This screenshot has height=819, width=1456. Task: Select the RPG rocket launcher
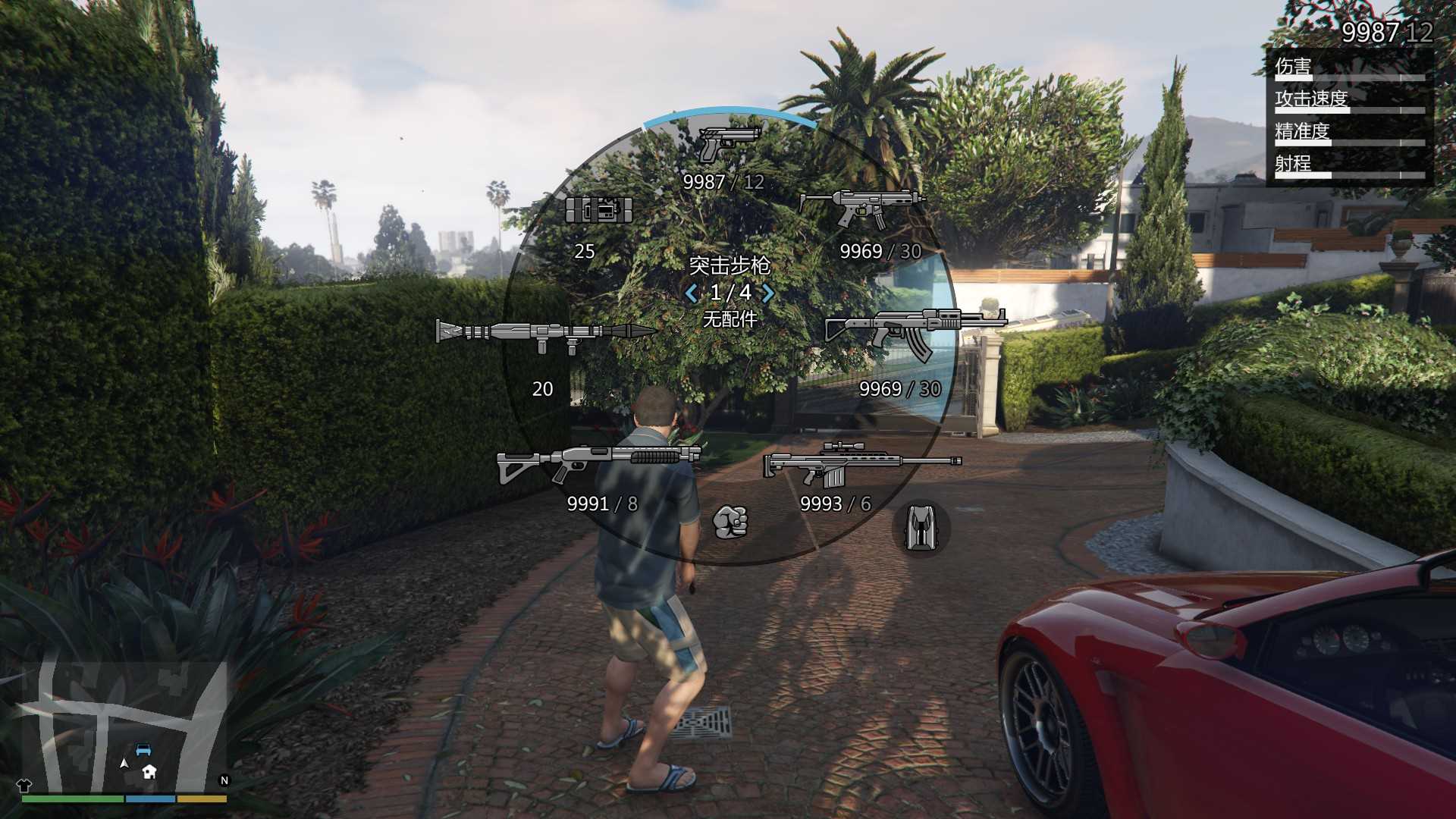pos(544,334)
